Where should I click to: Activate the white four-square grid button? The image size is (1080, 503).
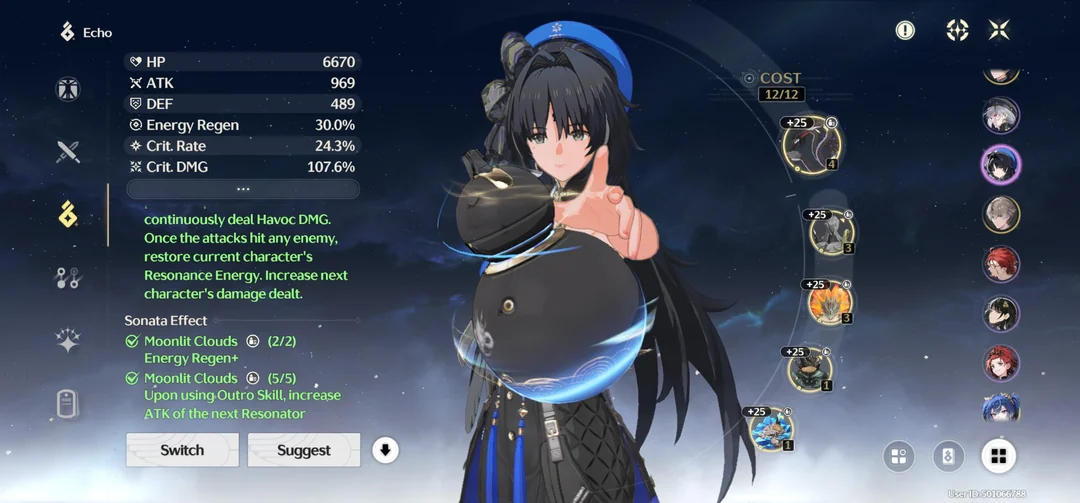point(998,457)
